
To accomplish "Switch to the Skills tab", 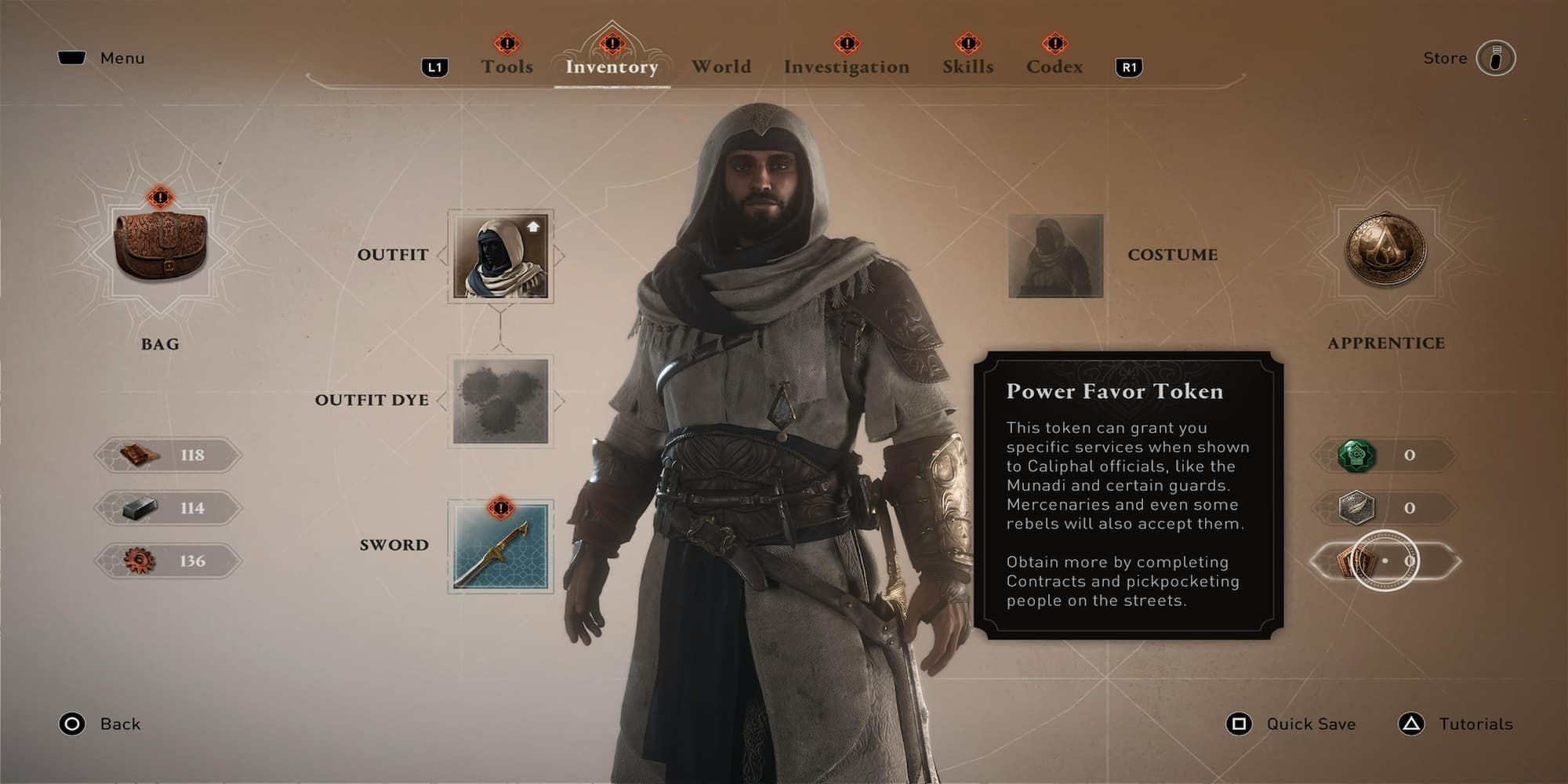I will click(x=967, y=67).
